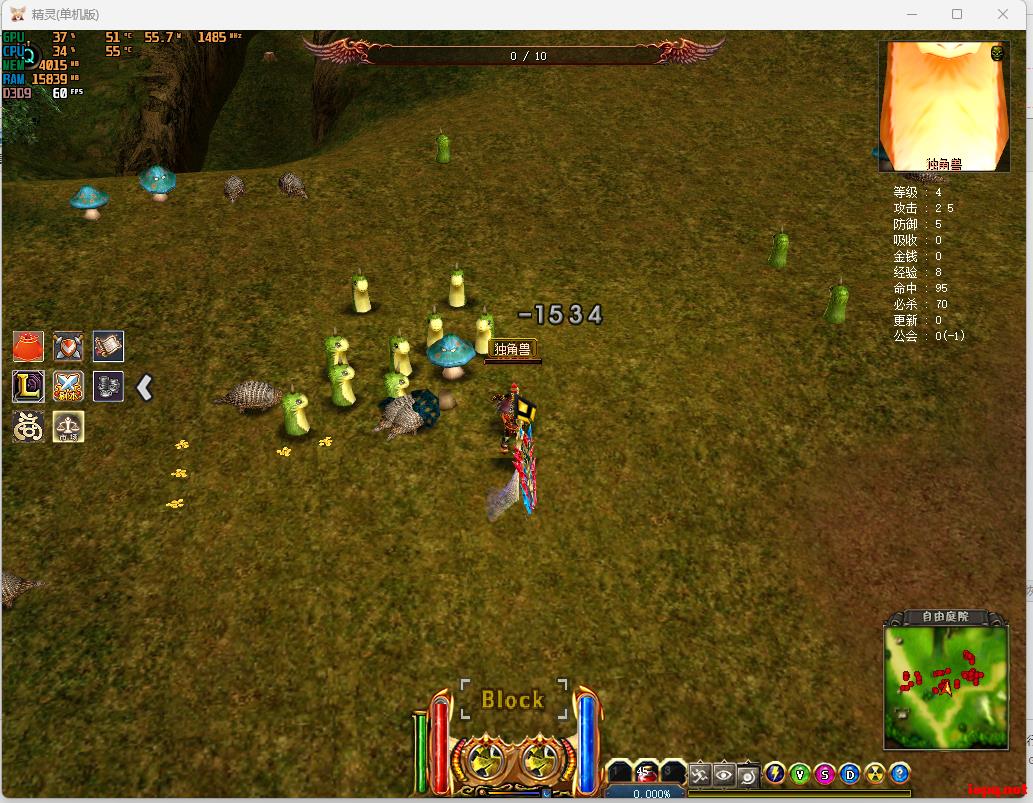This screenshot has width=1033, height=803.
Task: Open the pink S round button
Action: coord(825,773)
